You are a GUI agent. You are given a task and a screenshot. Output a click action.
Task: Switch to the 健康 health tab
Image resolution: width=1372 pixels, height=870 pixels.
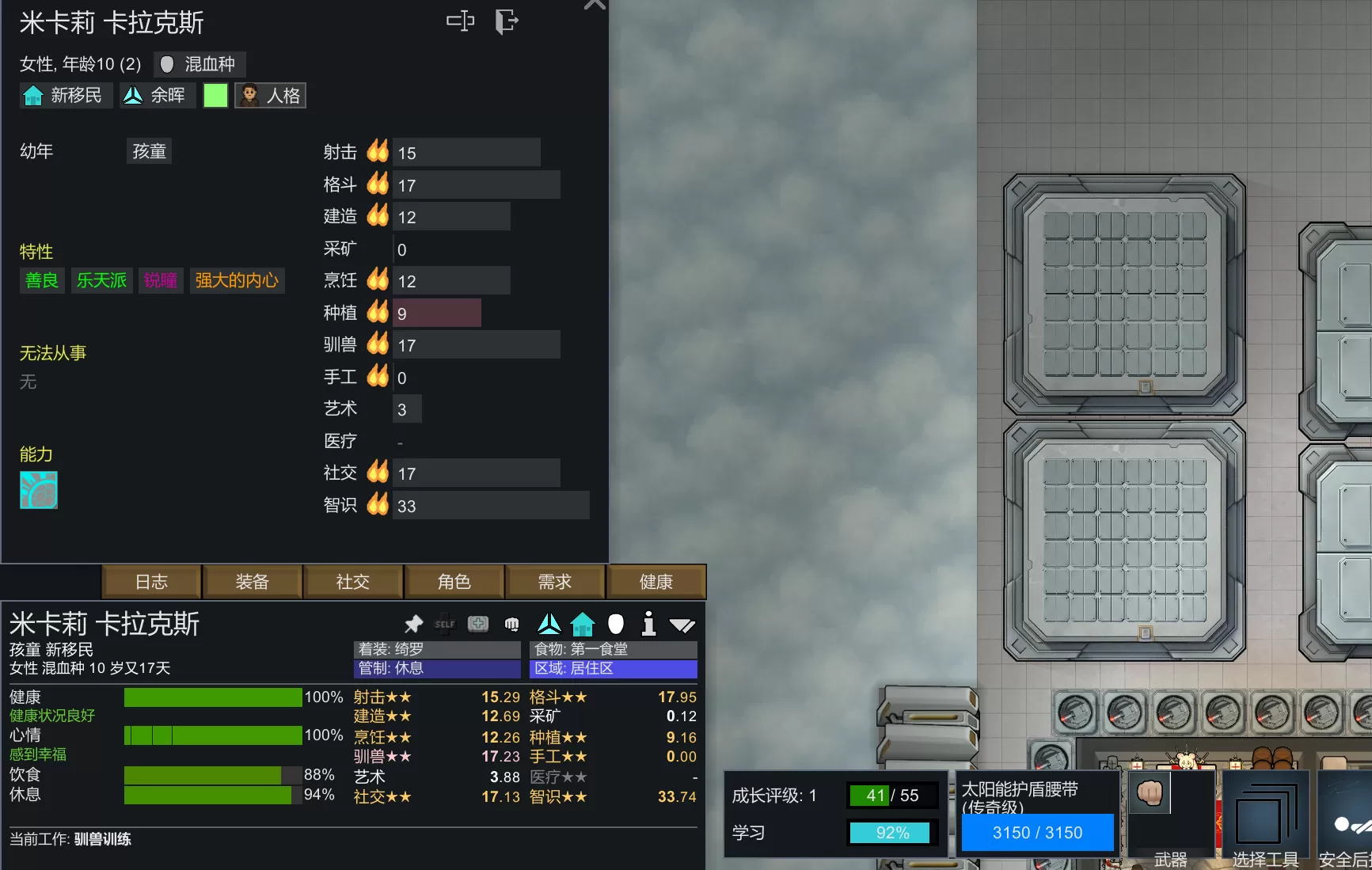(x=656, y=582)
